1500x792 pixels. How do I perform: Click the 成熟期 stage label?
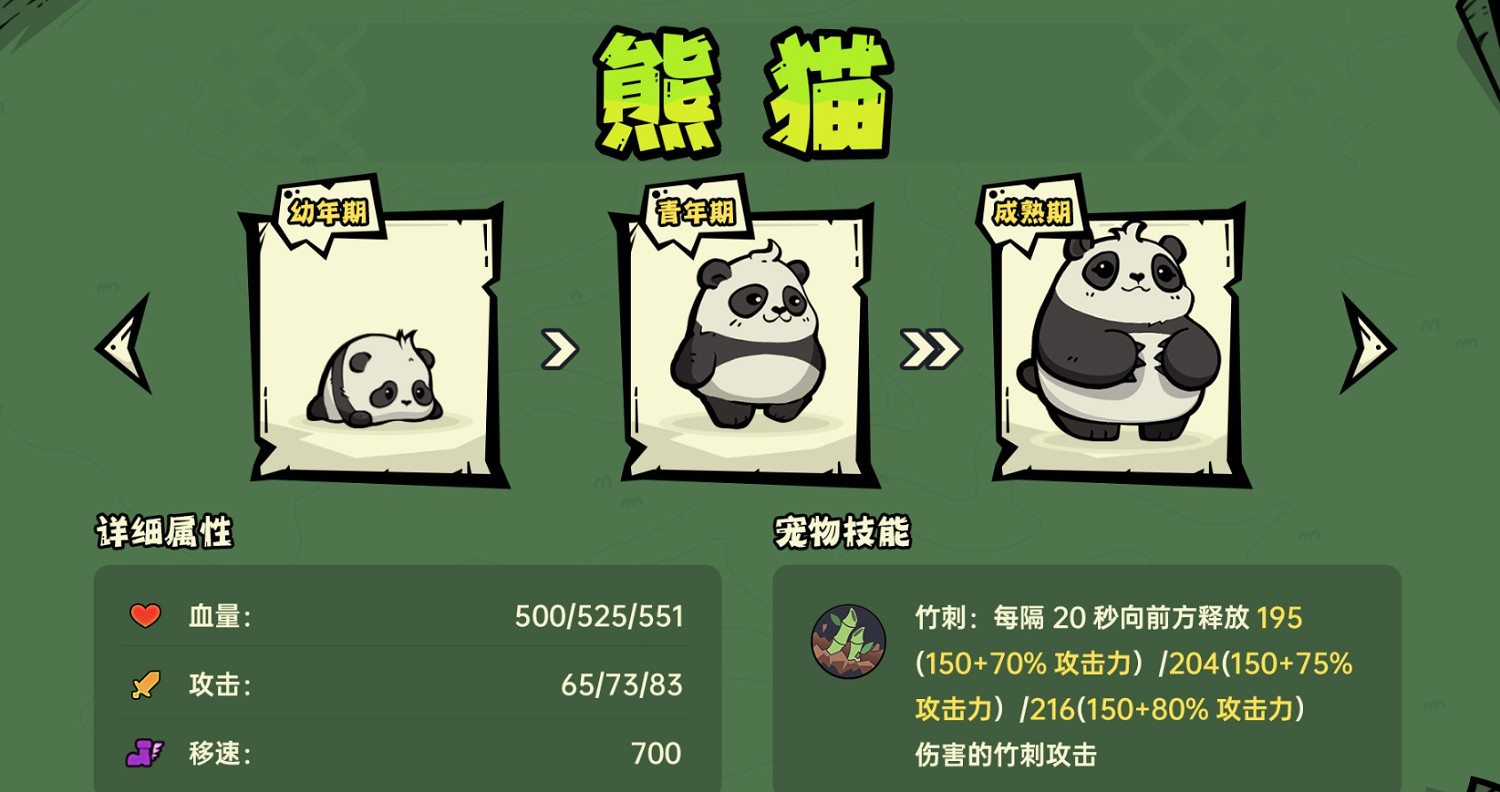[1028, 211]
